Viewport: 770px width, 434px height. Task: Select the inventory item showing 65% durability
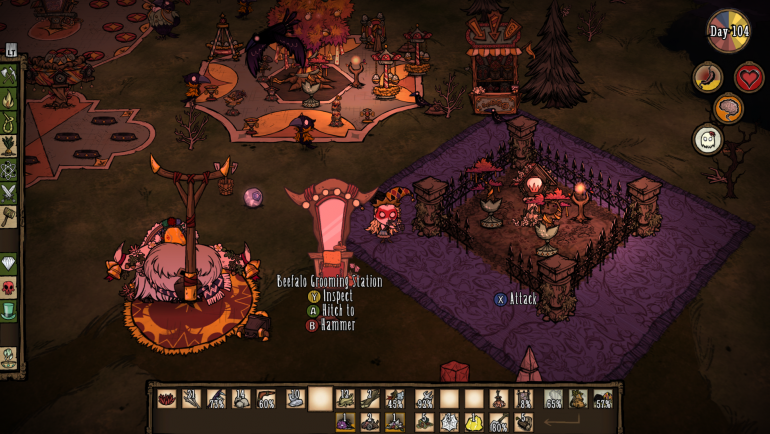coord(553,399)
